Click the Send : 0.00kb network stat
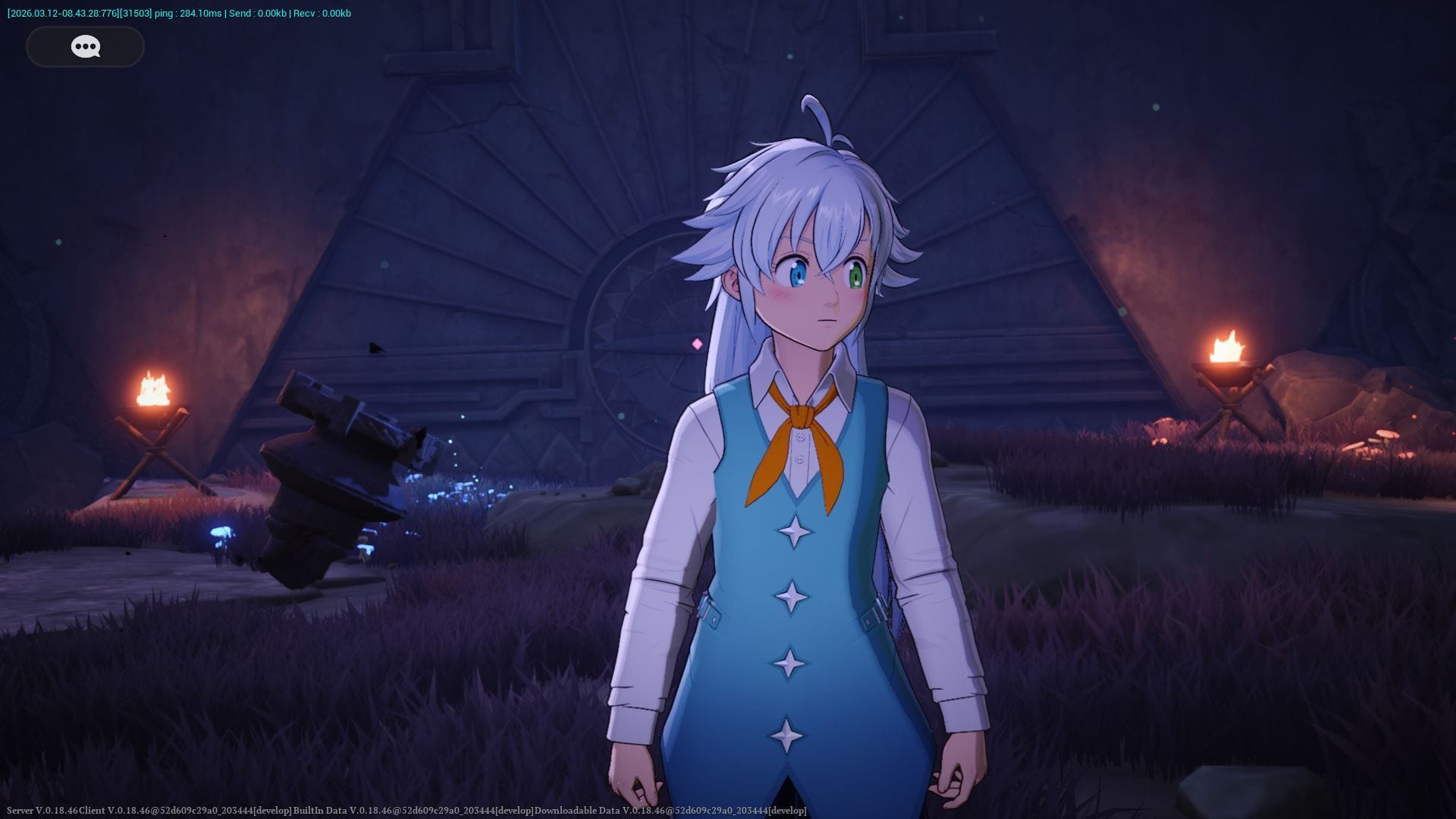Viewport: 1456px width, 819px height. [x=258, y=12]
